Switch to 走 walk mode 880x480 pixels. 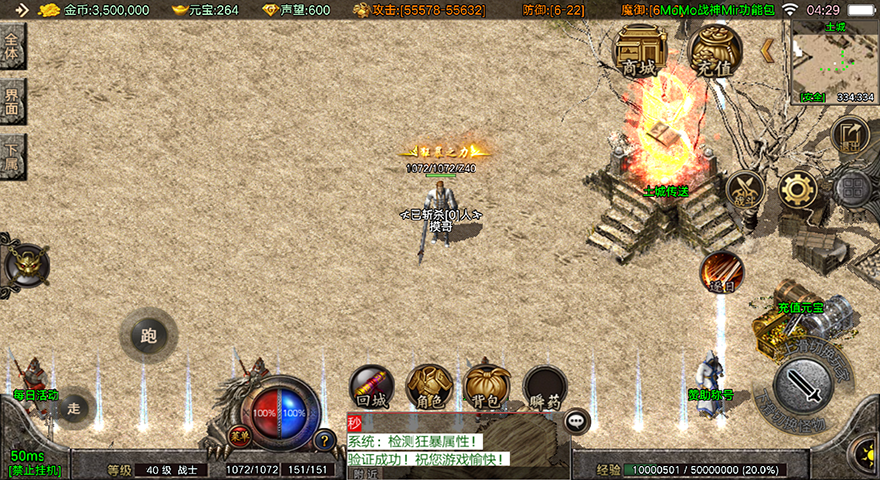click(73, 407)
